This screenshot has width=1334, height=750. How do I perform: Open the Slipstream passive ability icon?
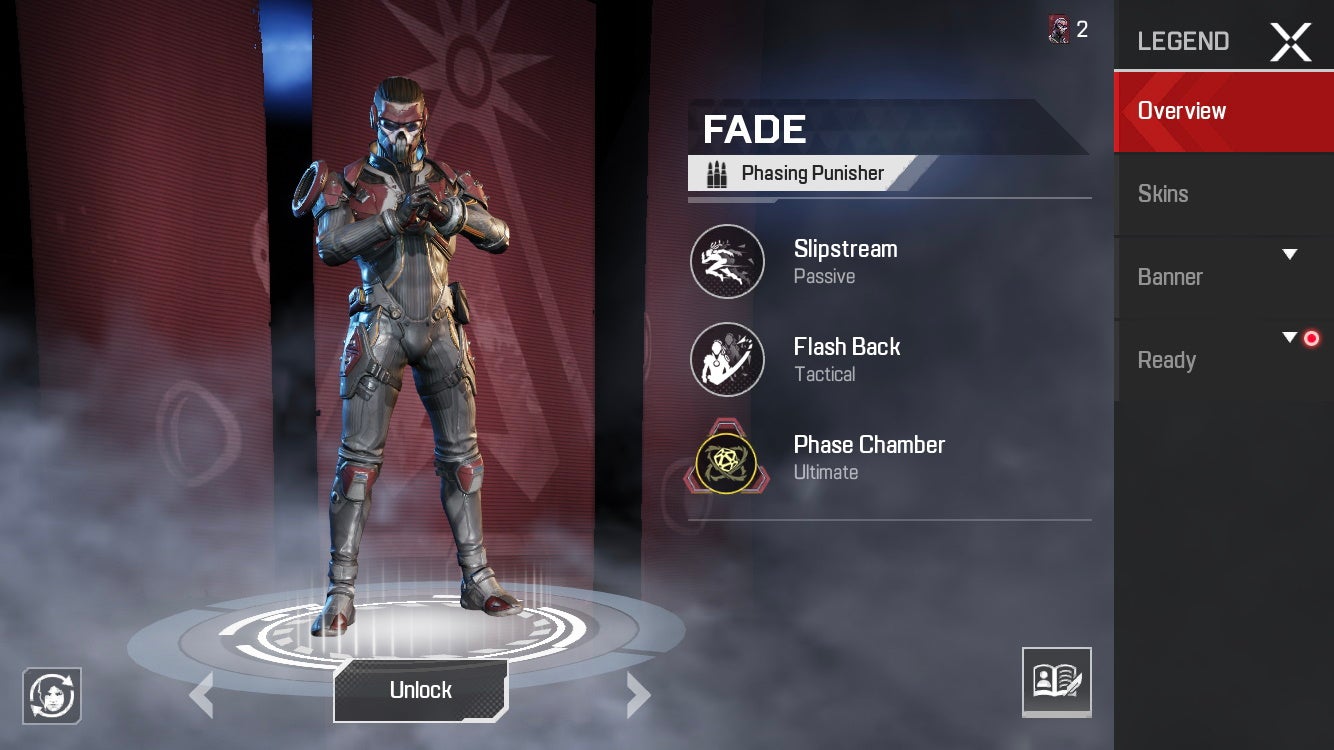727,261
